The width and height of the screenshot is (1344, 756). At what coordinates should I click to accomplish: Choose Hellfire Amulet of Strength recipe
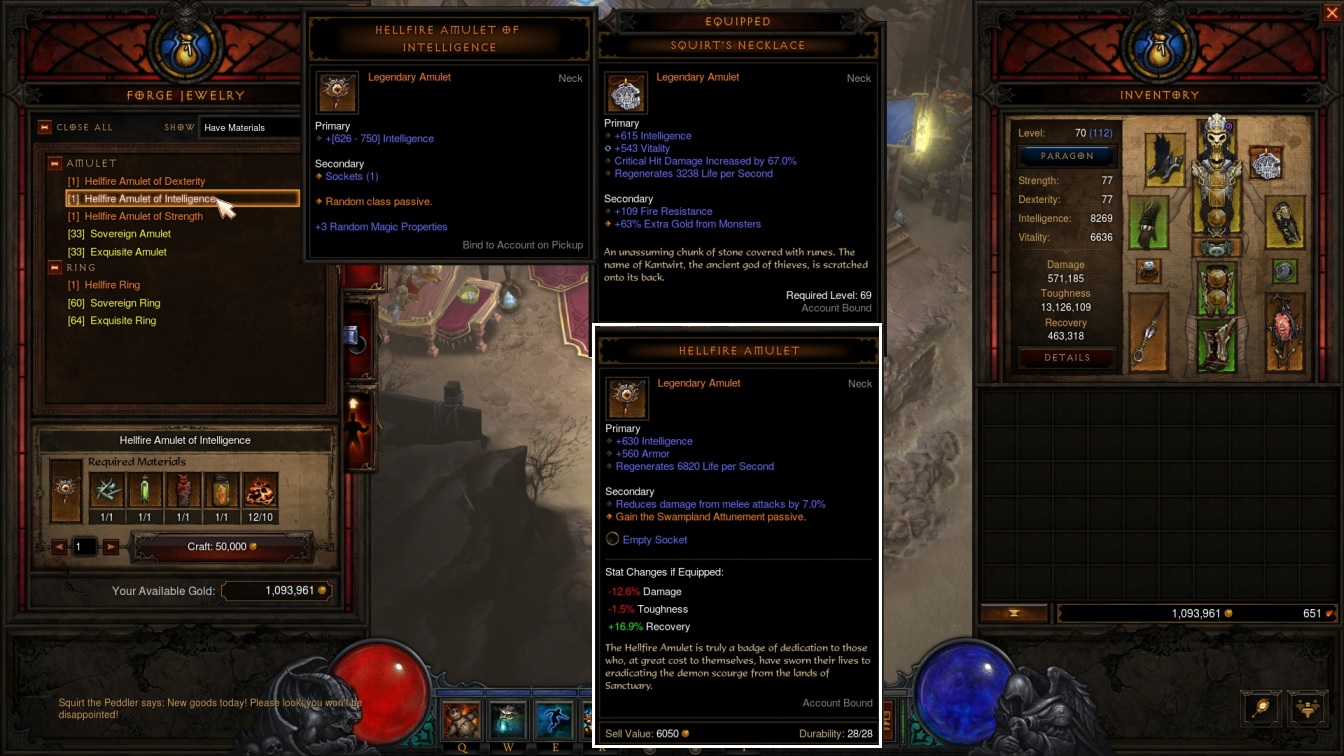[x=144, y=216]
